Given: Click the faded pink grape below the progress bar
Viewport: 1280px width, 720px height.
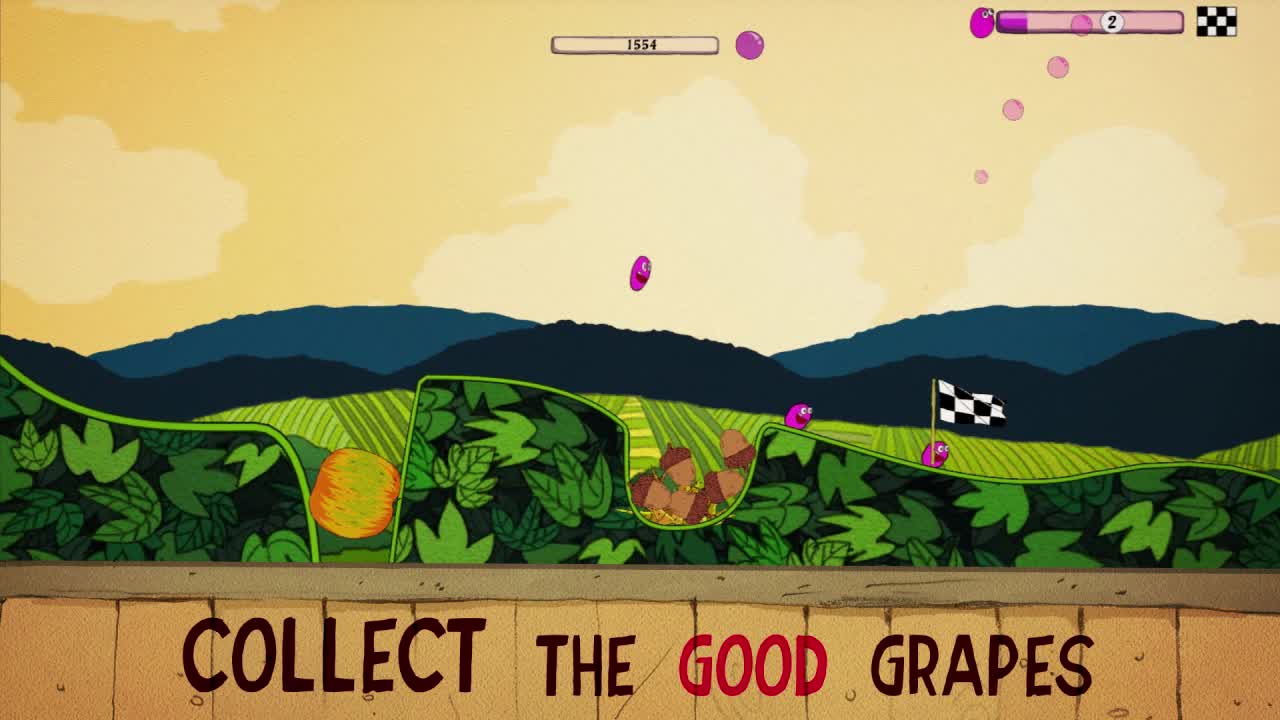Looking at the screenshot, I should [1011, 108].
